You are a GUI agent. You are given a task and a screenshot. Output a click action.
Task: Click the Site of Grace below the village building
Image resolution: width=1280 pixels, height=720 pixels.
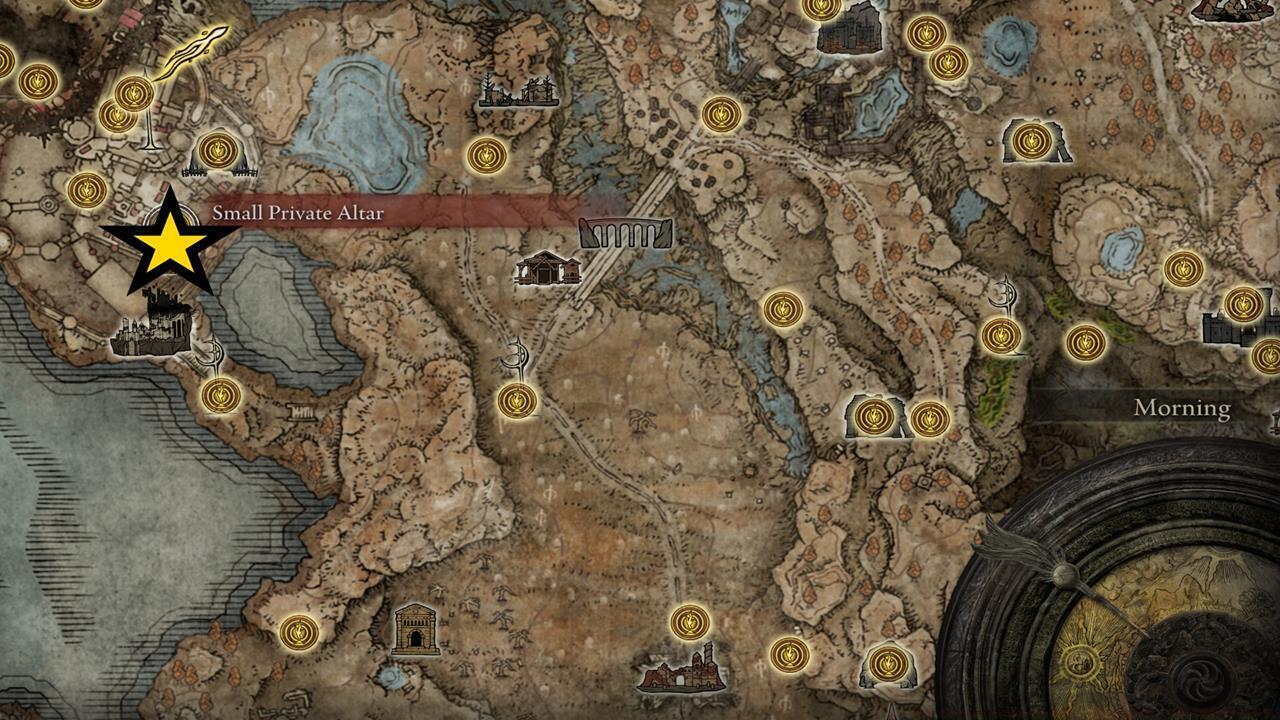tap(518, 400)
